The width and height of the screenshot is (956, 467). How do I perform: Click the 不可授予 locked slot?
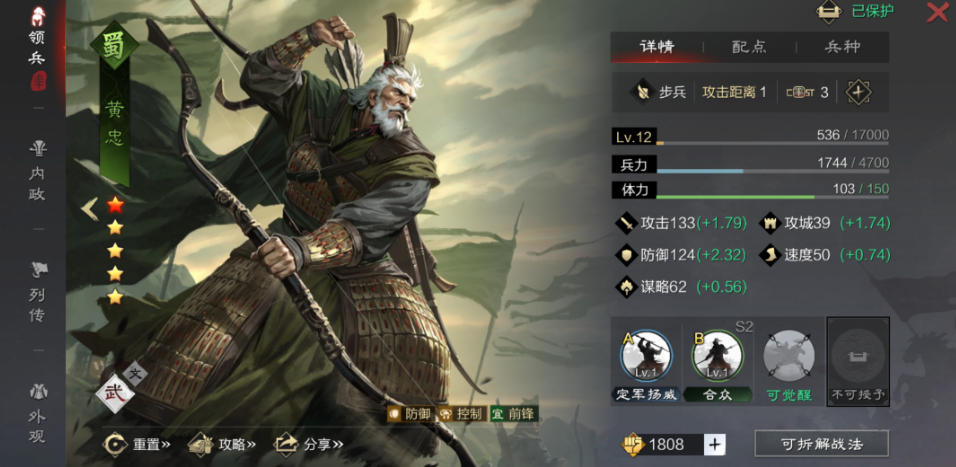[x=858, y=364]
